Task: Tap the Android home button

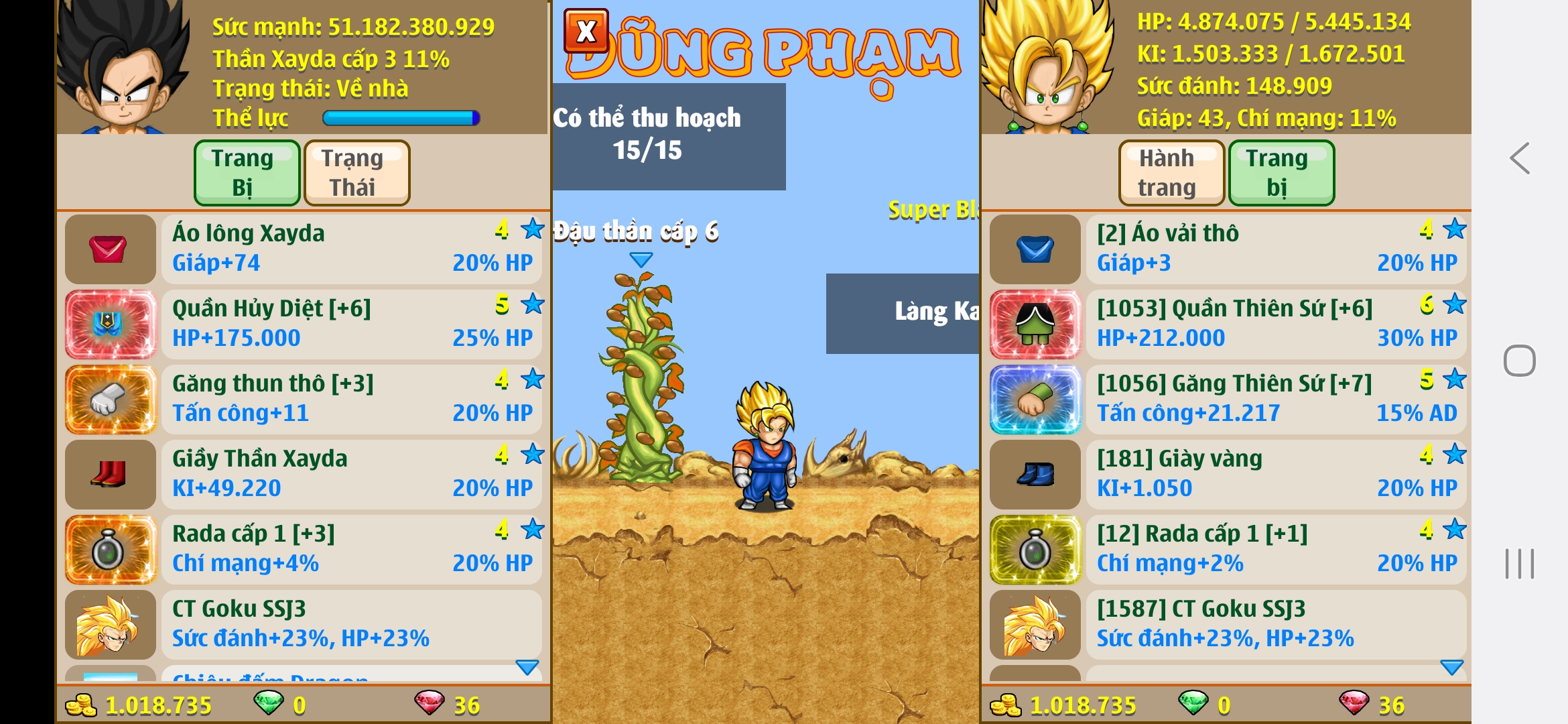Action: click(1520, 361)
